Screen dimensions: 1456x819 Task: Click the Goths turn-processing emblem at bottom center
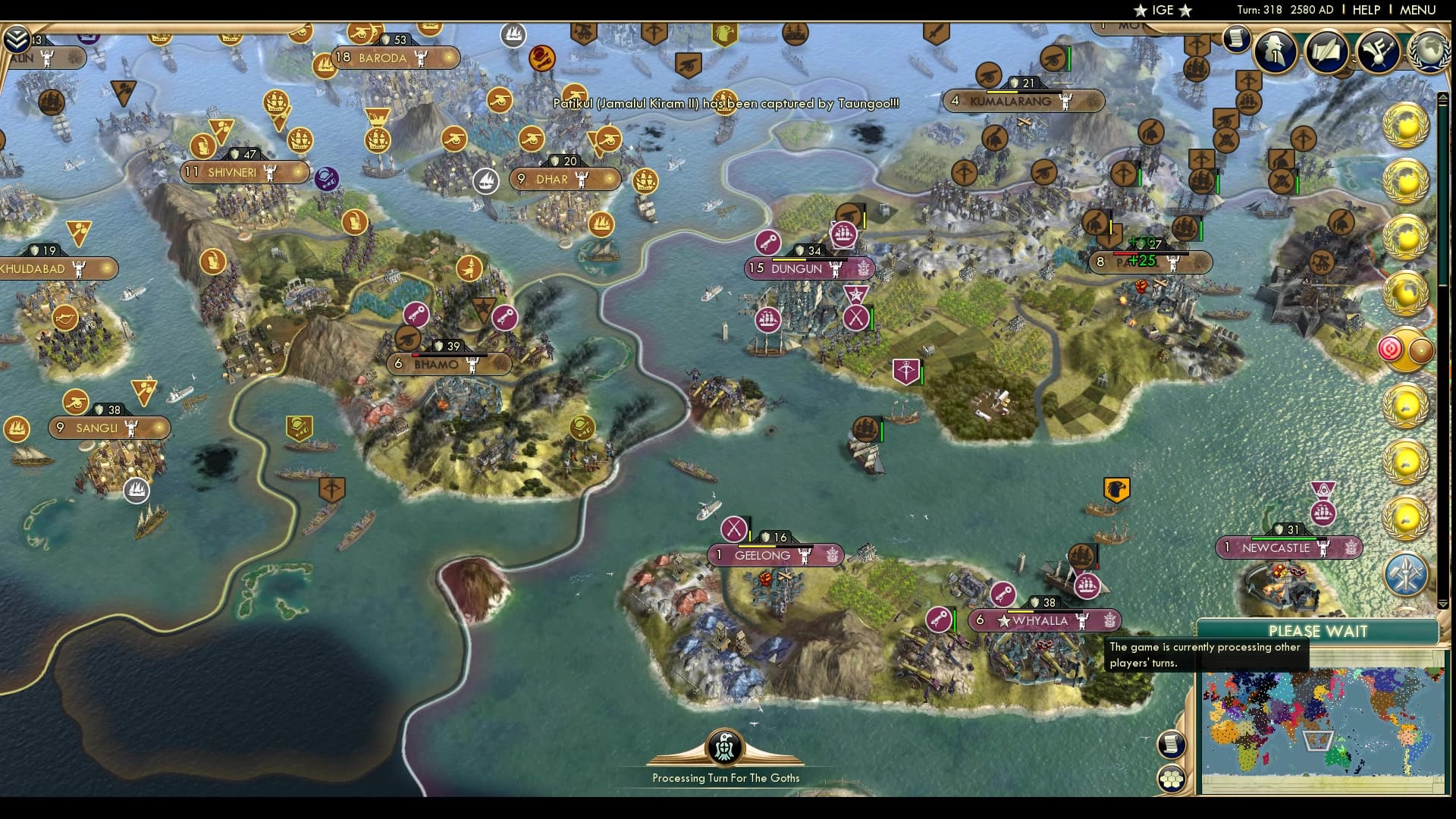pos(724,746)
